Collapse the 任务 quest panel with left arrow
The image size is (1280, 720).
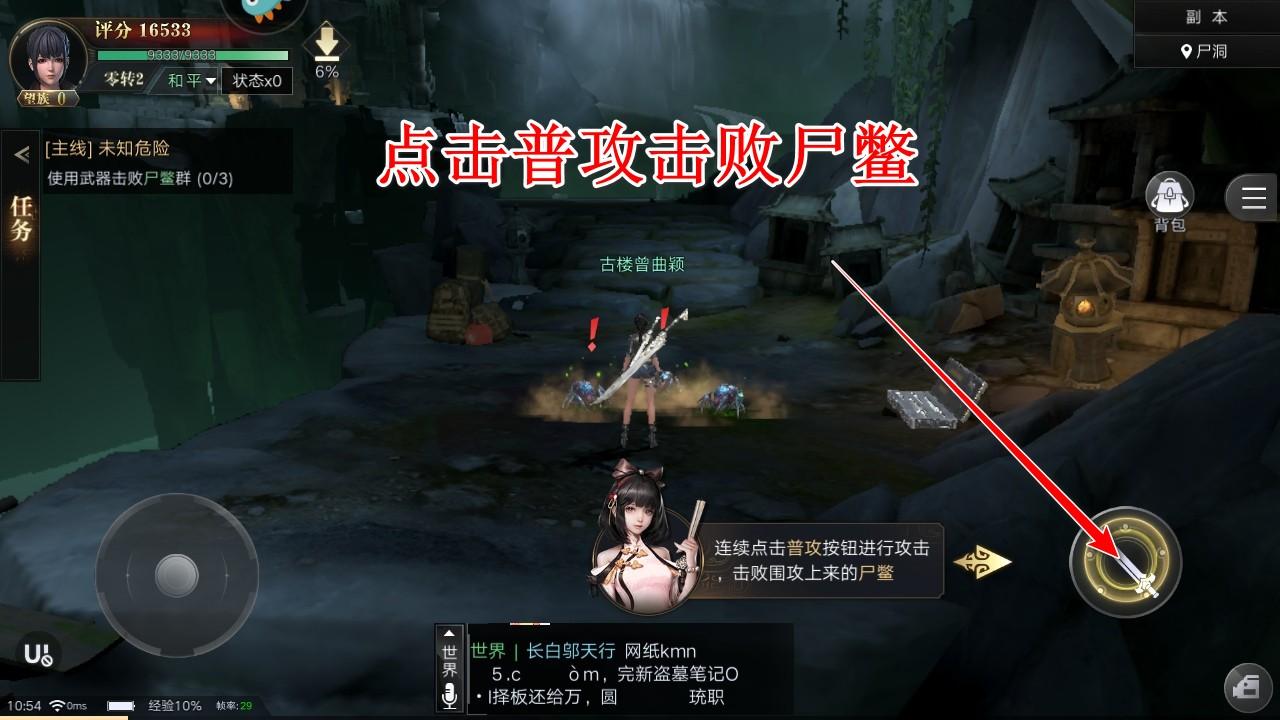pyautogui.click(x=20, y=153)
